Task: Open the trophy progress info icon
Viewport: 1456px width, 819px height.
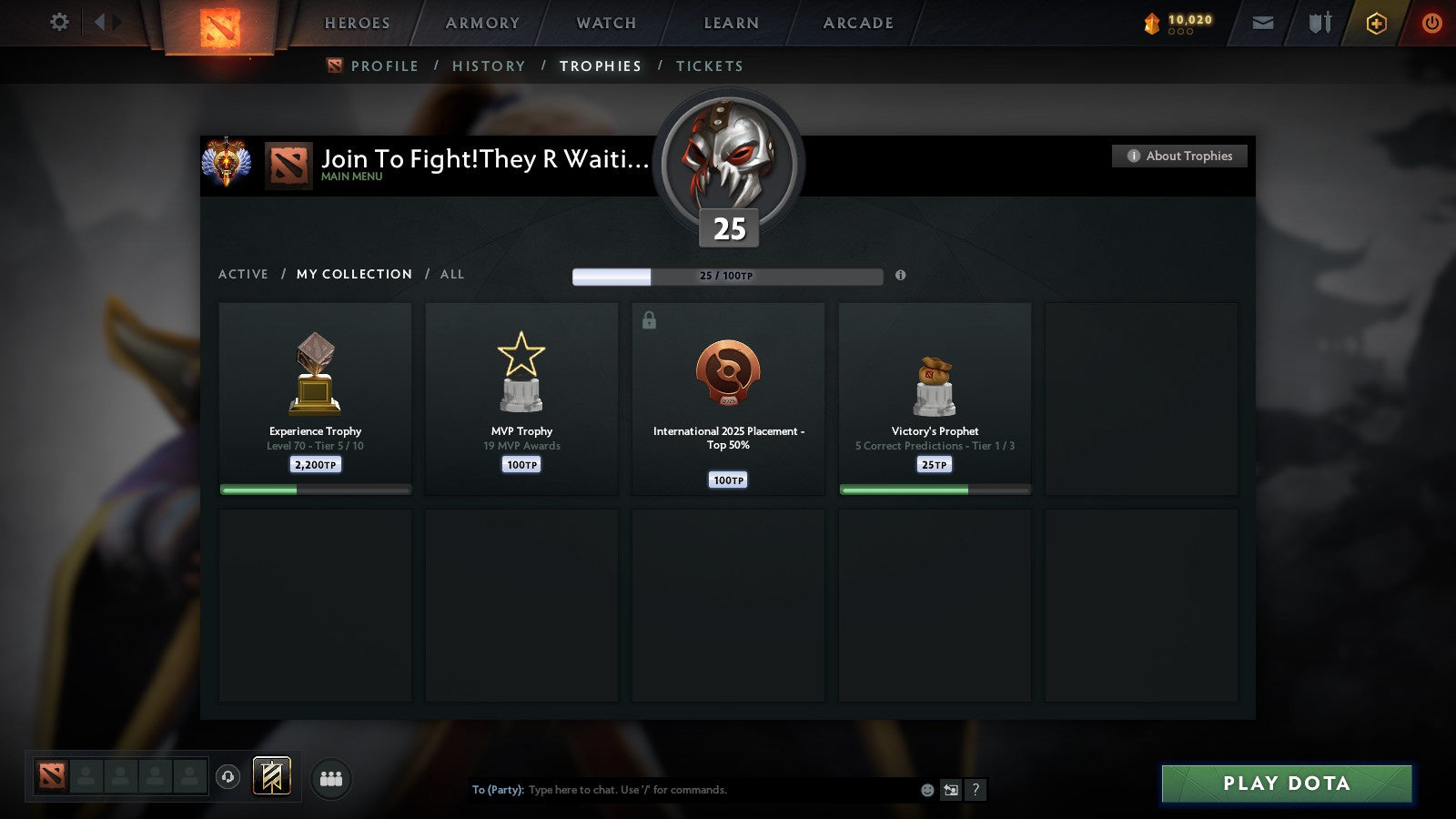Action: tap(902, 276)
